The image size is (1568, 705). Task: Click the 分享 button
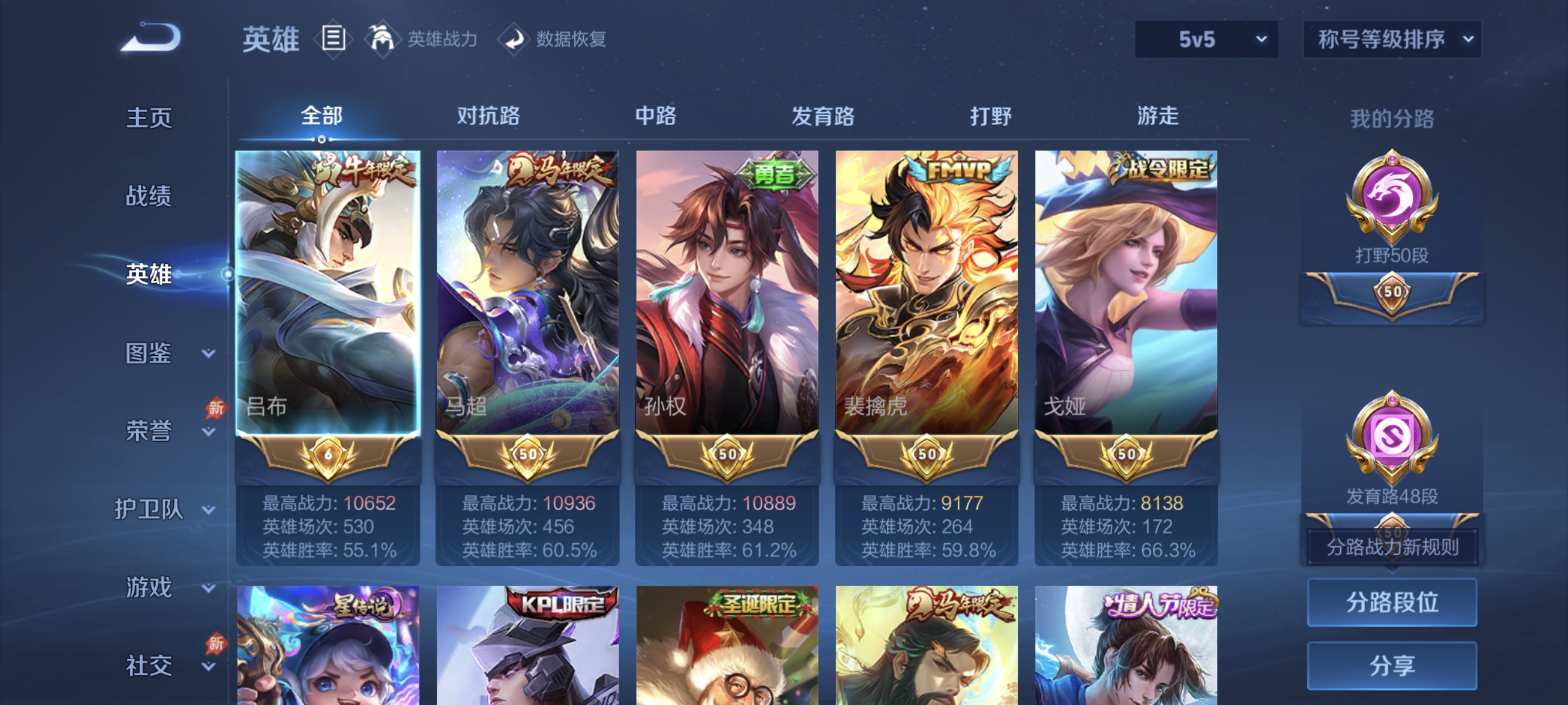pyautogui.click(x=1392, y=666)
